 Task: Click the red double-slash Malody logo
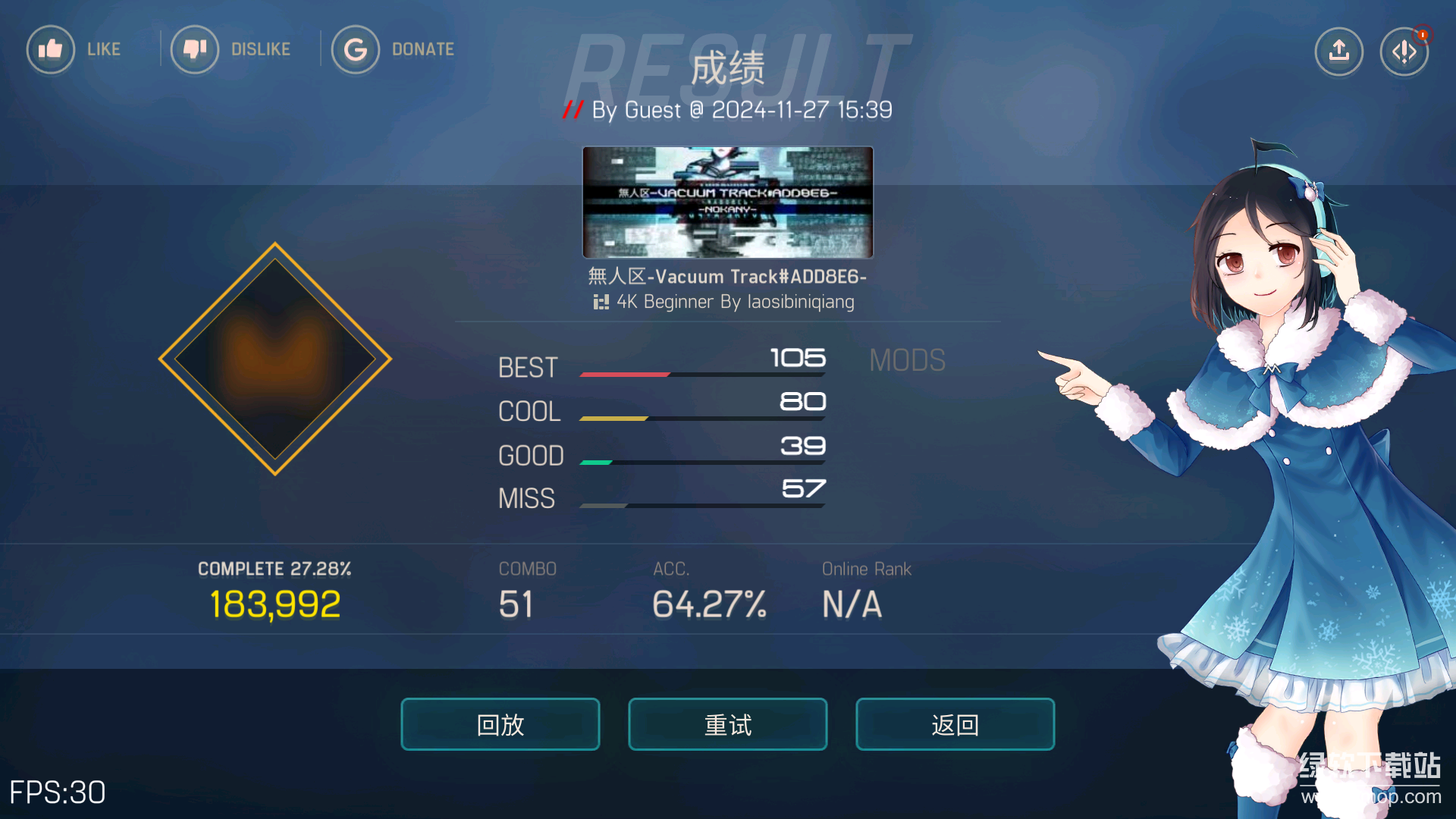coord(574,110)
